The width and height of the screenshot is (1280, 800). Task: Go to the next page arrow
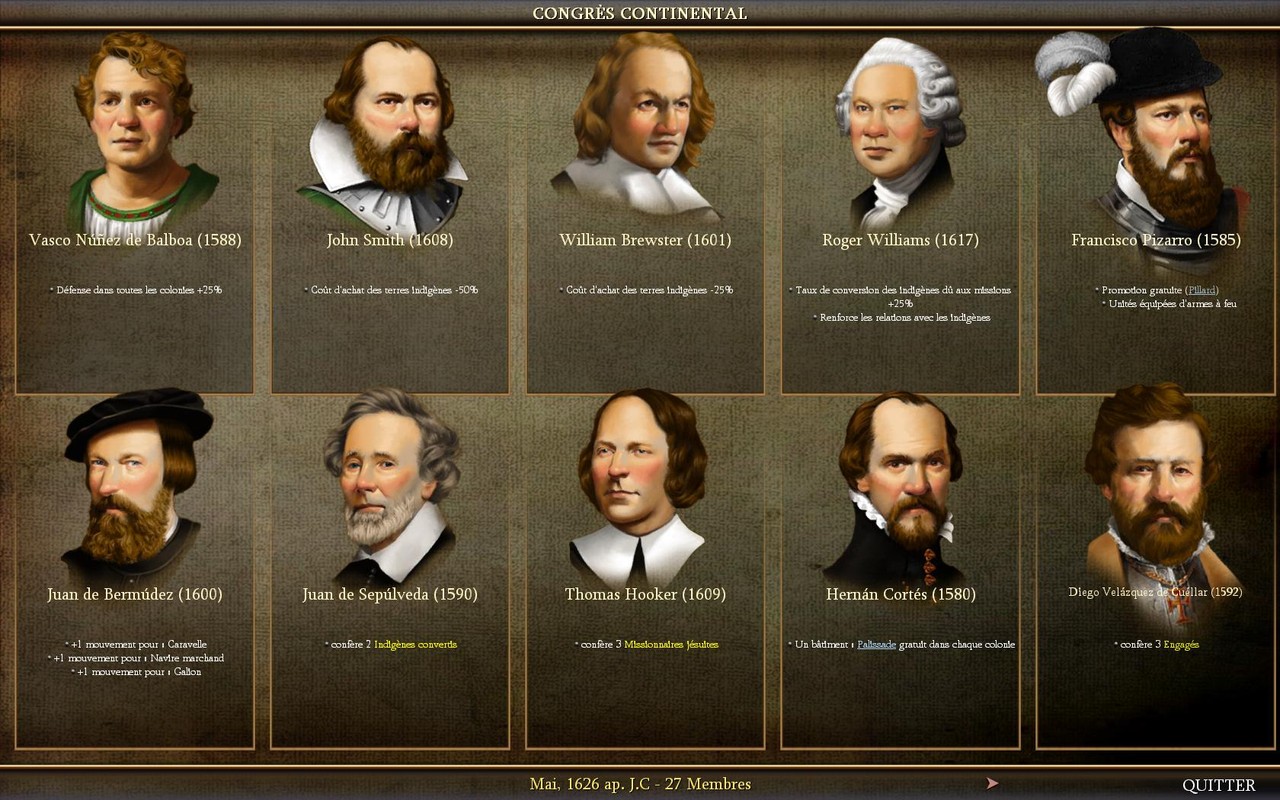coord(992,784)
